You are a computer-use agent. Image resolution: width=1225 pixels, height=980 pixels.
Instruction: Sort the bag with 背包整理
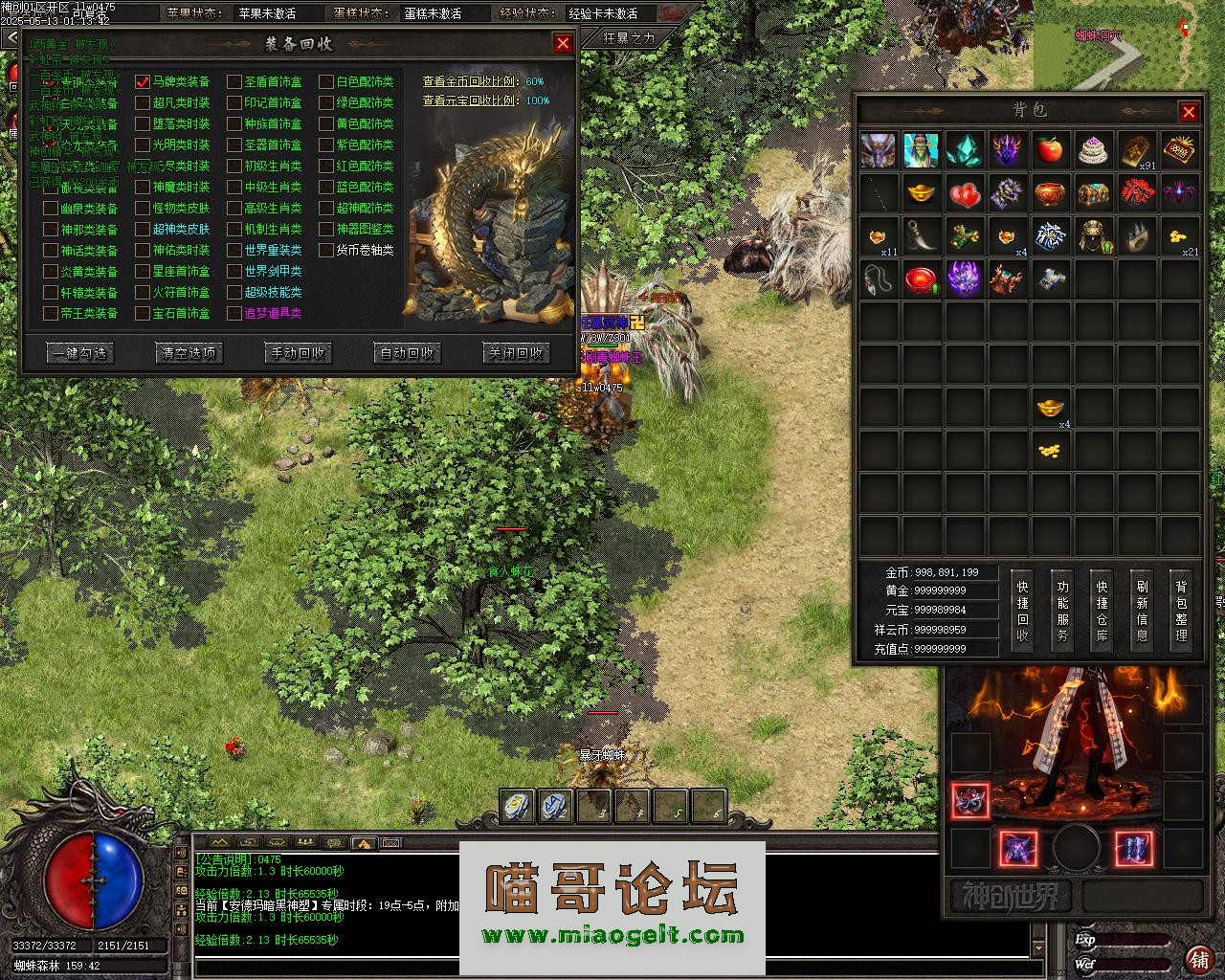pos(1181,611)
